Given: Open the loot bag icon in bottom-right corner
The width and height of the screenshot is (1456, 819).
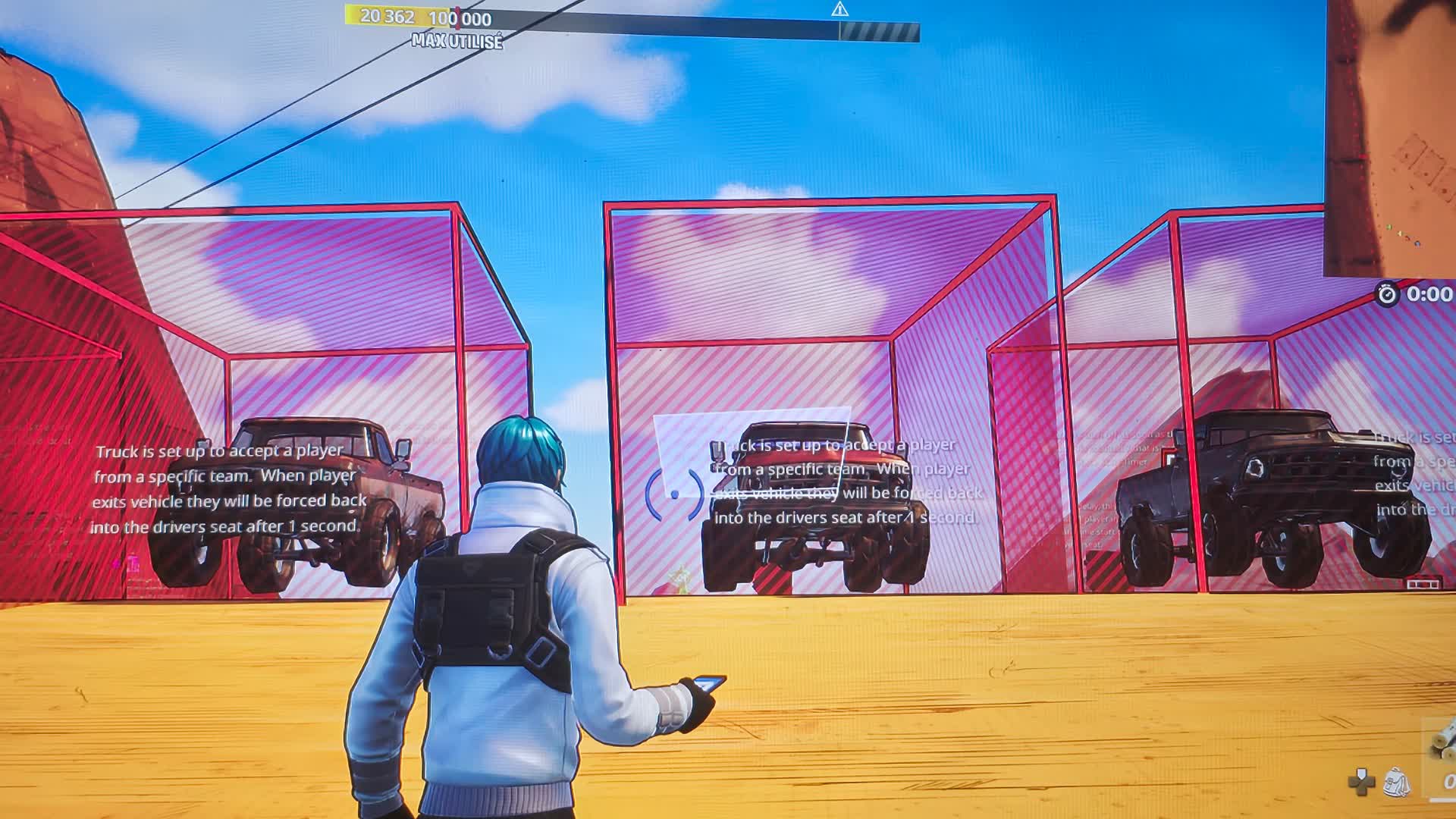Looking at the screenshot, I should pos(1395,782).
